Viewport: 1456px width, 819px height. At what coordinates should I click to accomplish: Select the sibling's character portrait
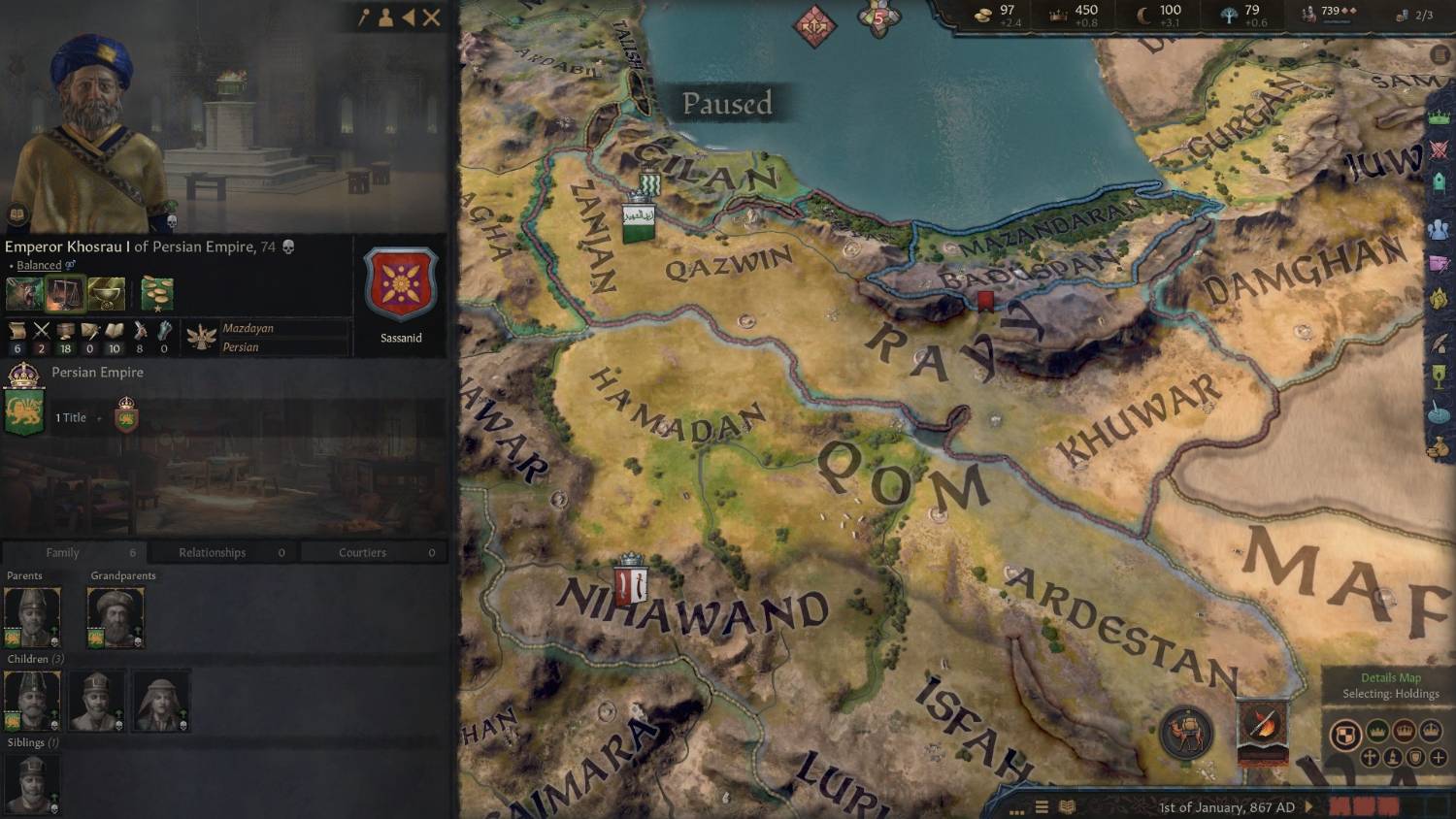click(32, 784)
